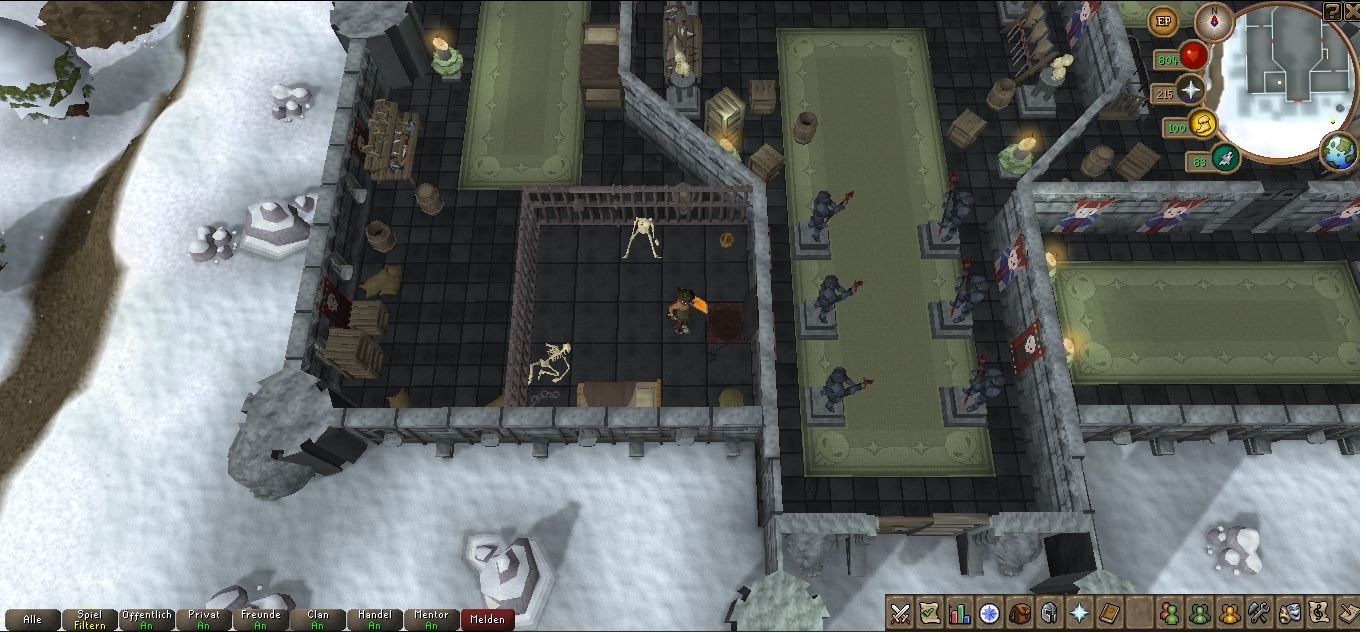Screen dimensions: 1366x633
Task: Show the Privat chat tab
Action: (x=204, y=620)
